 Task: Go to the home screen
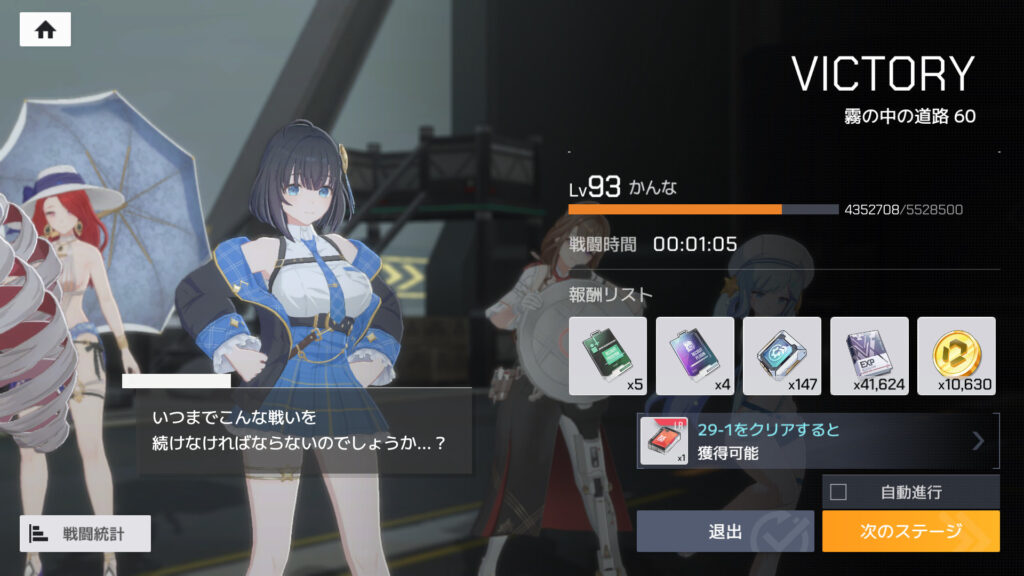click(x=45, y=30)
